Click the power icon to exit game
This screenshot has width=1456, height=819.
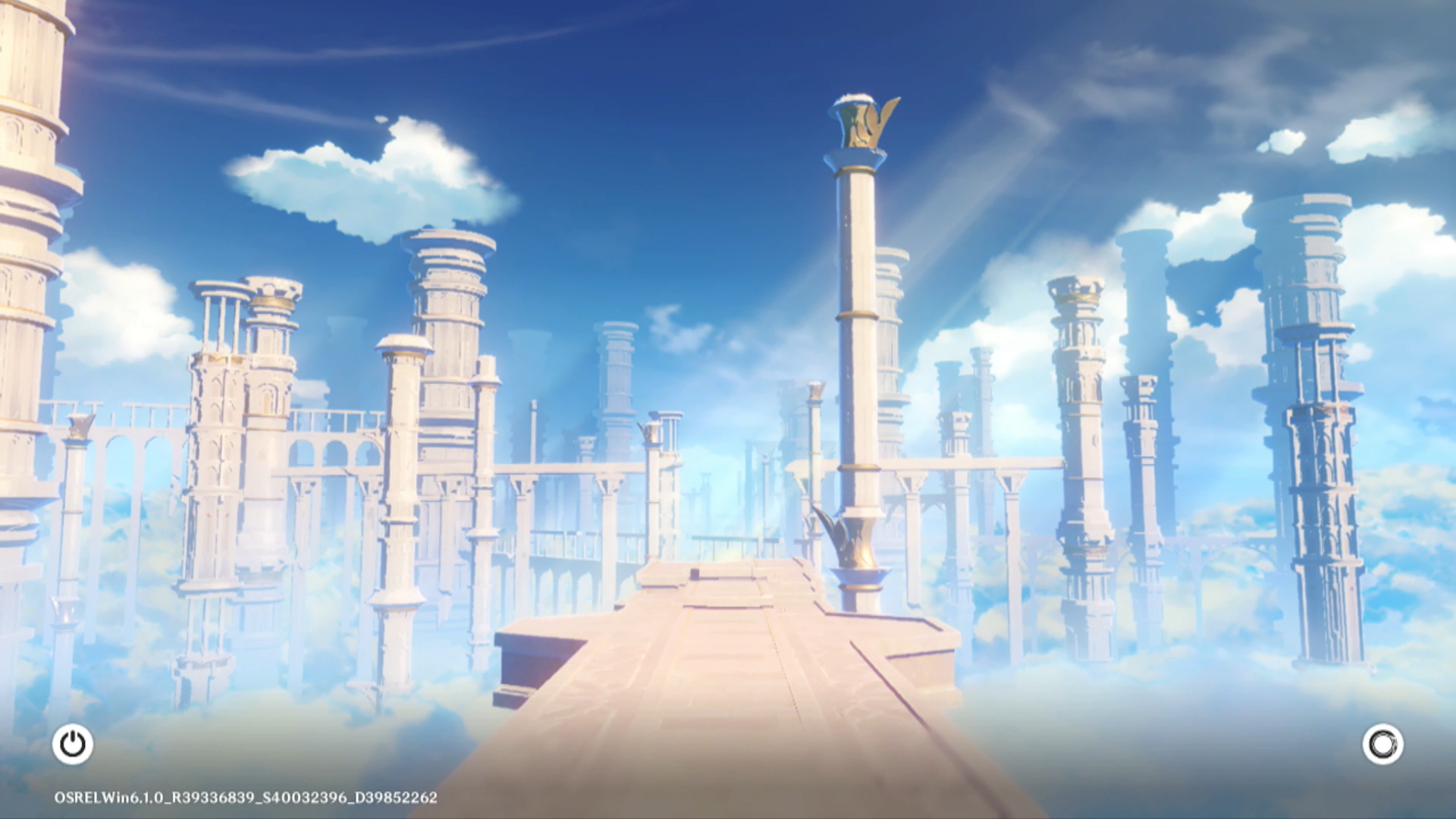[73, 744]
